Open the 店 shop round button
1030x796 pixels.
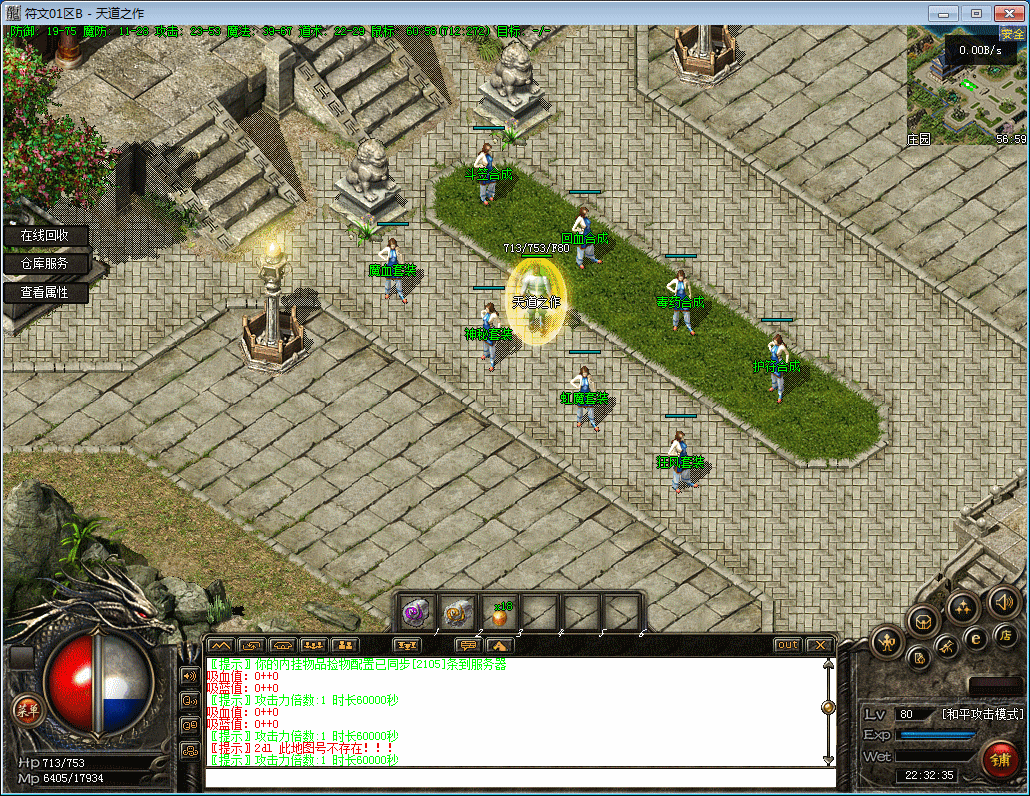coord(1005,634)
